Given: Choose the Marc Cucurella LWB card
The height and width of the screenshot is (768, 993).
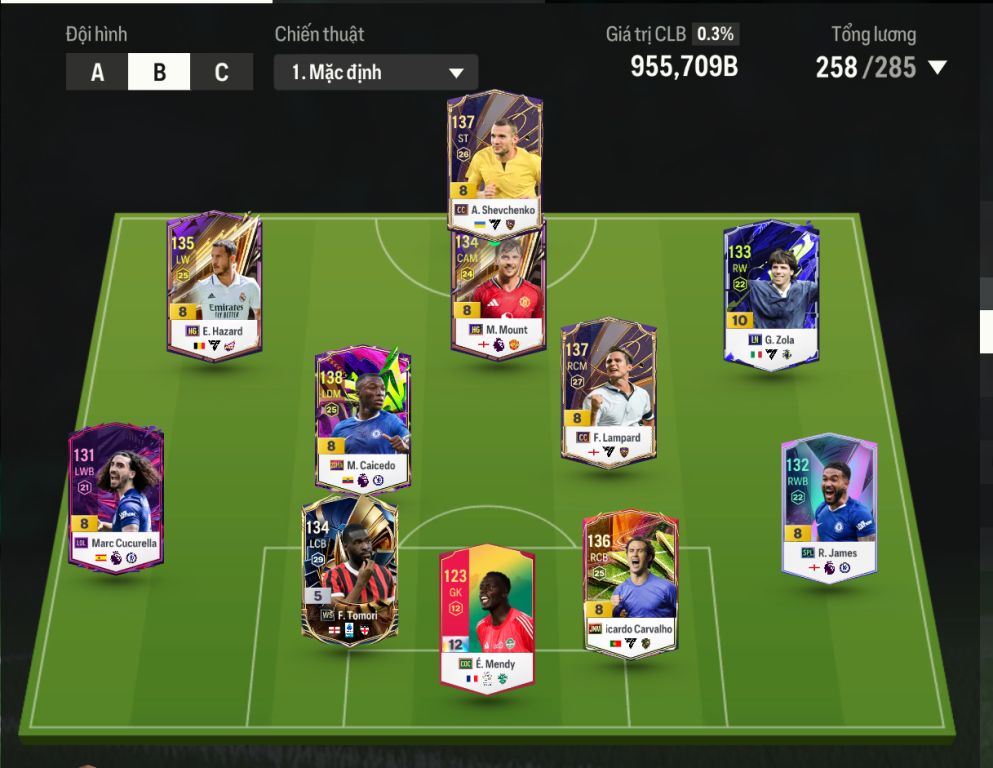Looking at the screenshot, I should tap(116, 498).
